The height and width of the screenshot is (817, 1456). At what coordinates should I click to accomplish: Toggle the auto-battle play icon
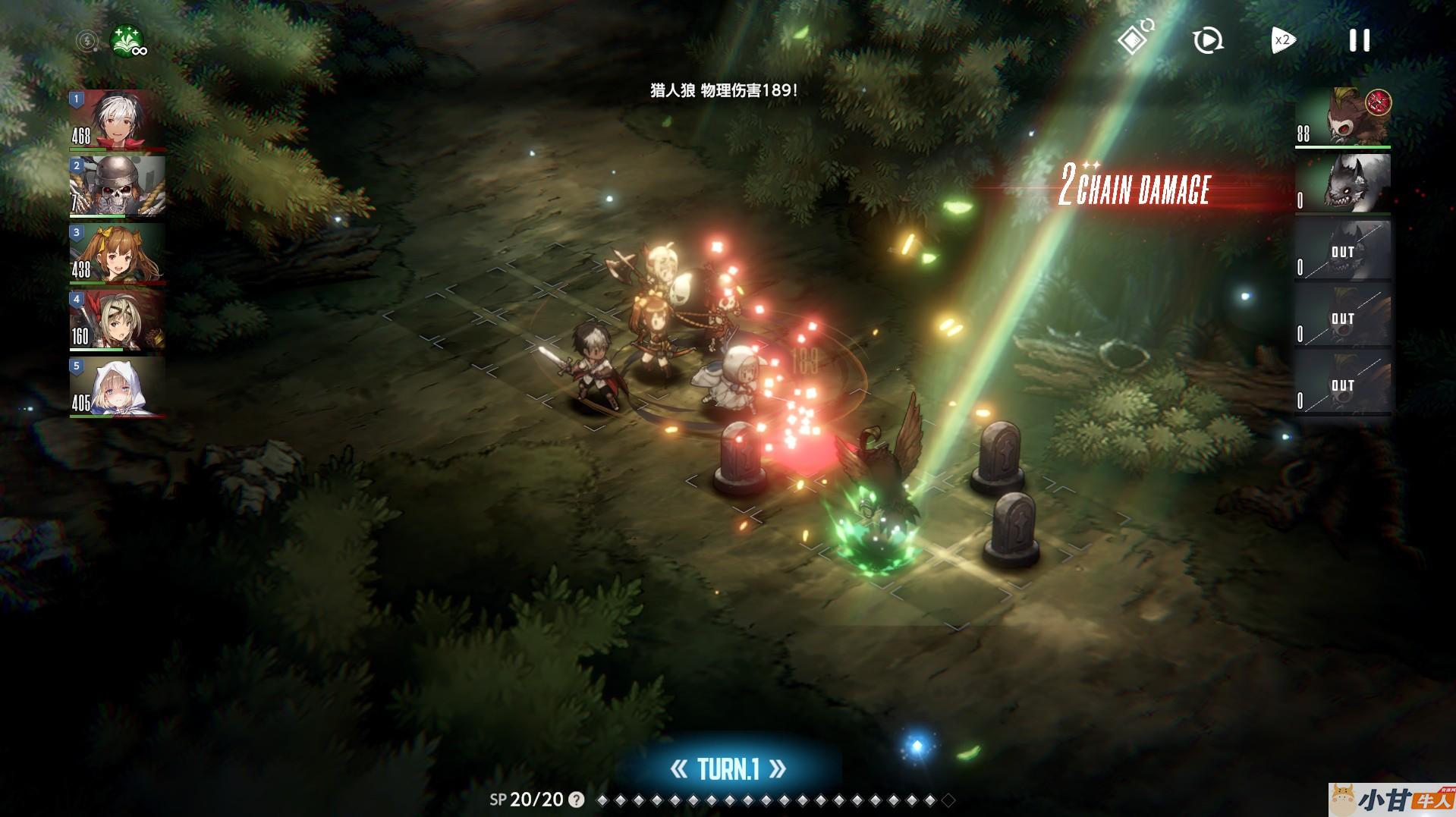1207,40
